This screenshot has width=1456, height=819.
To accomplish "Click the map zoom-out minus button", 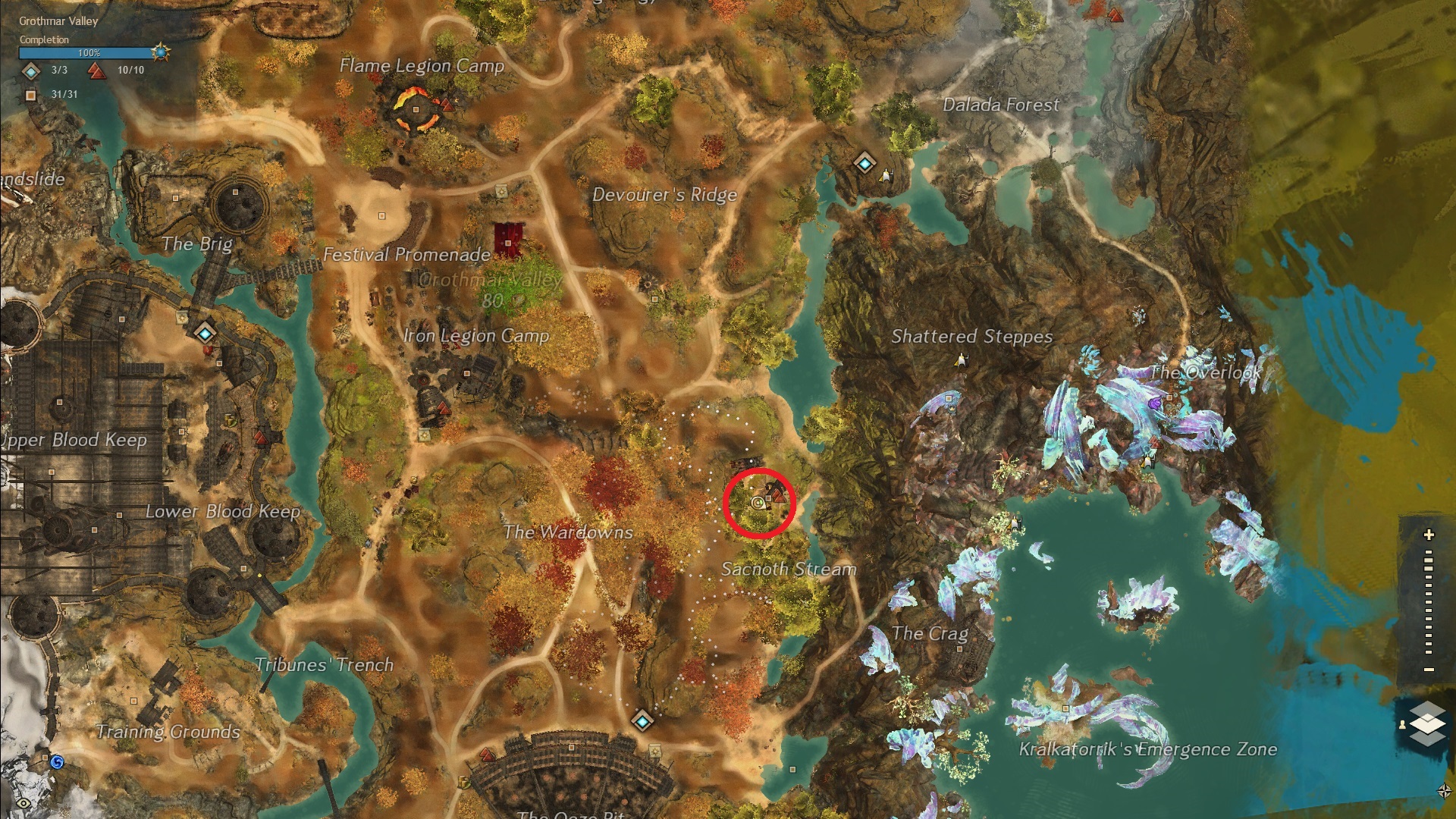I will tap(1429, 670).
